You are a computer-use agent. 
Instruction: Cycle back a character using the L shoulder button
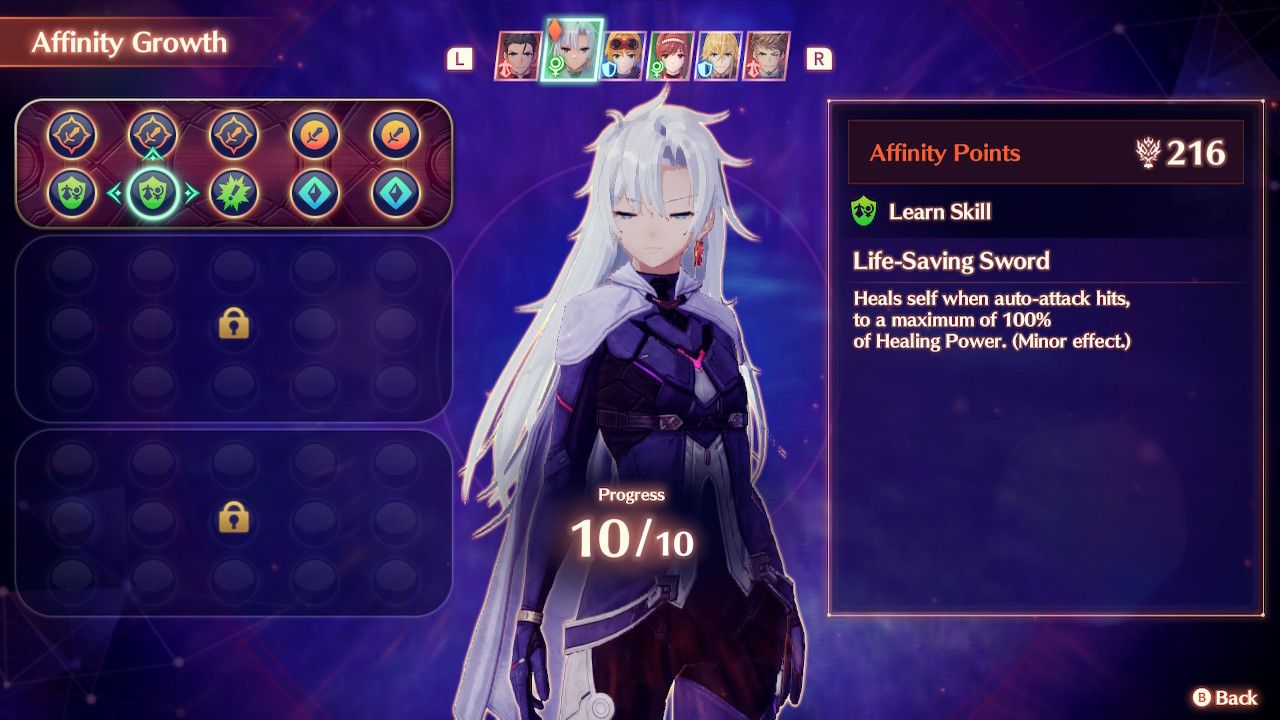click(x=458, y=60)
